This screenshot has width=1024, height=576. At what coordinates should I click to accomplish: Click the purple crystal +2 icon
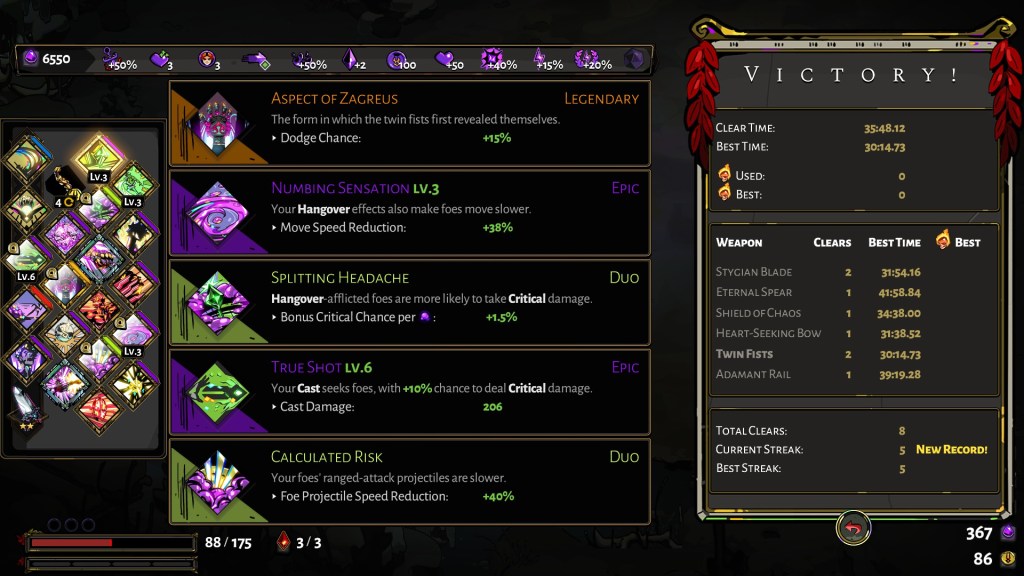(351, 60)
